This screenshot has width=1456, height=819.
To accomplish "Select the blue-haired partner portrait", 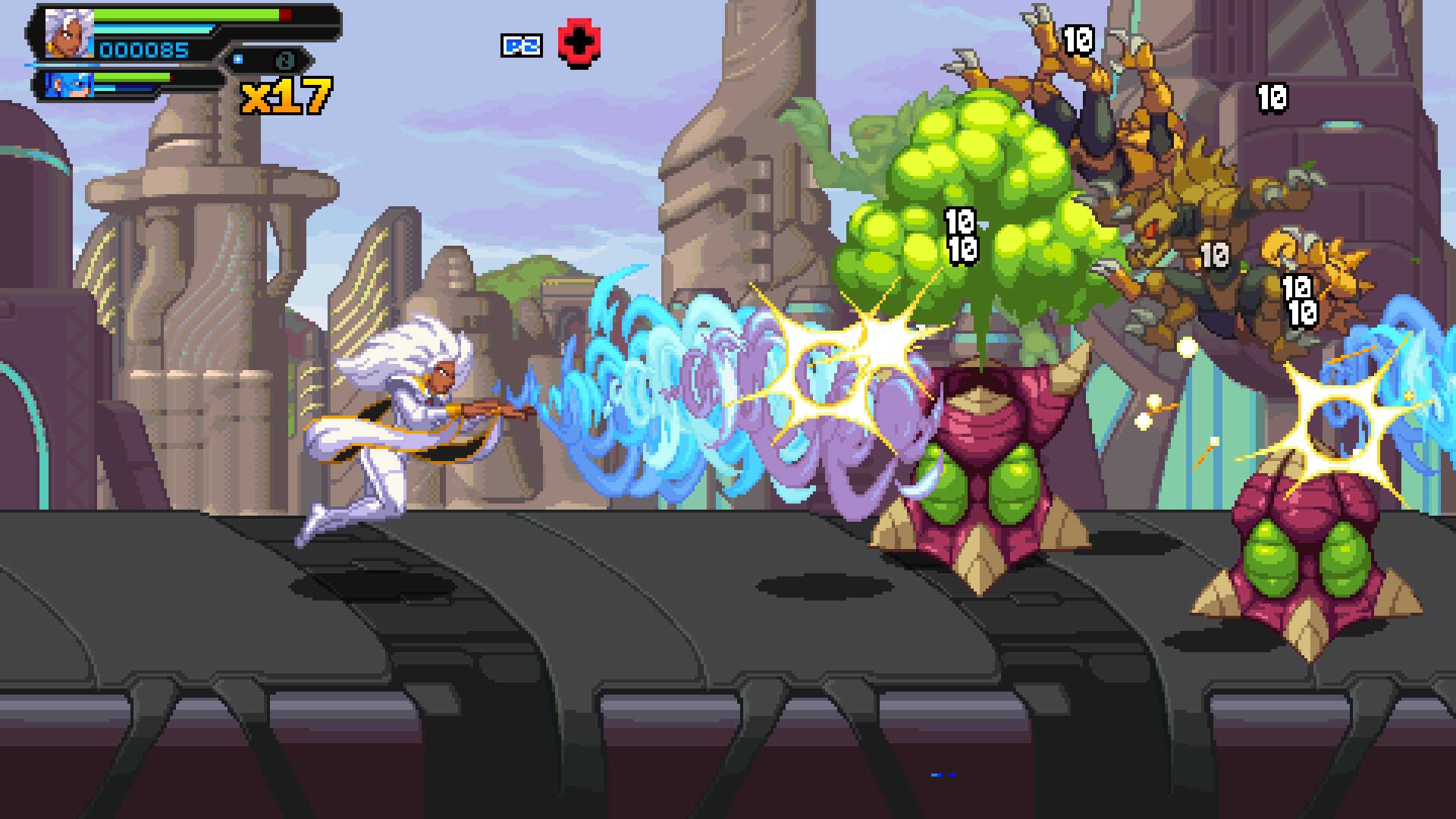I will tap(70, 83).
